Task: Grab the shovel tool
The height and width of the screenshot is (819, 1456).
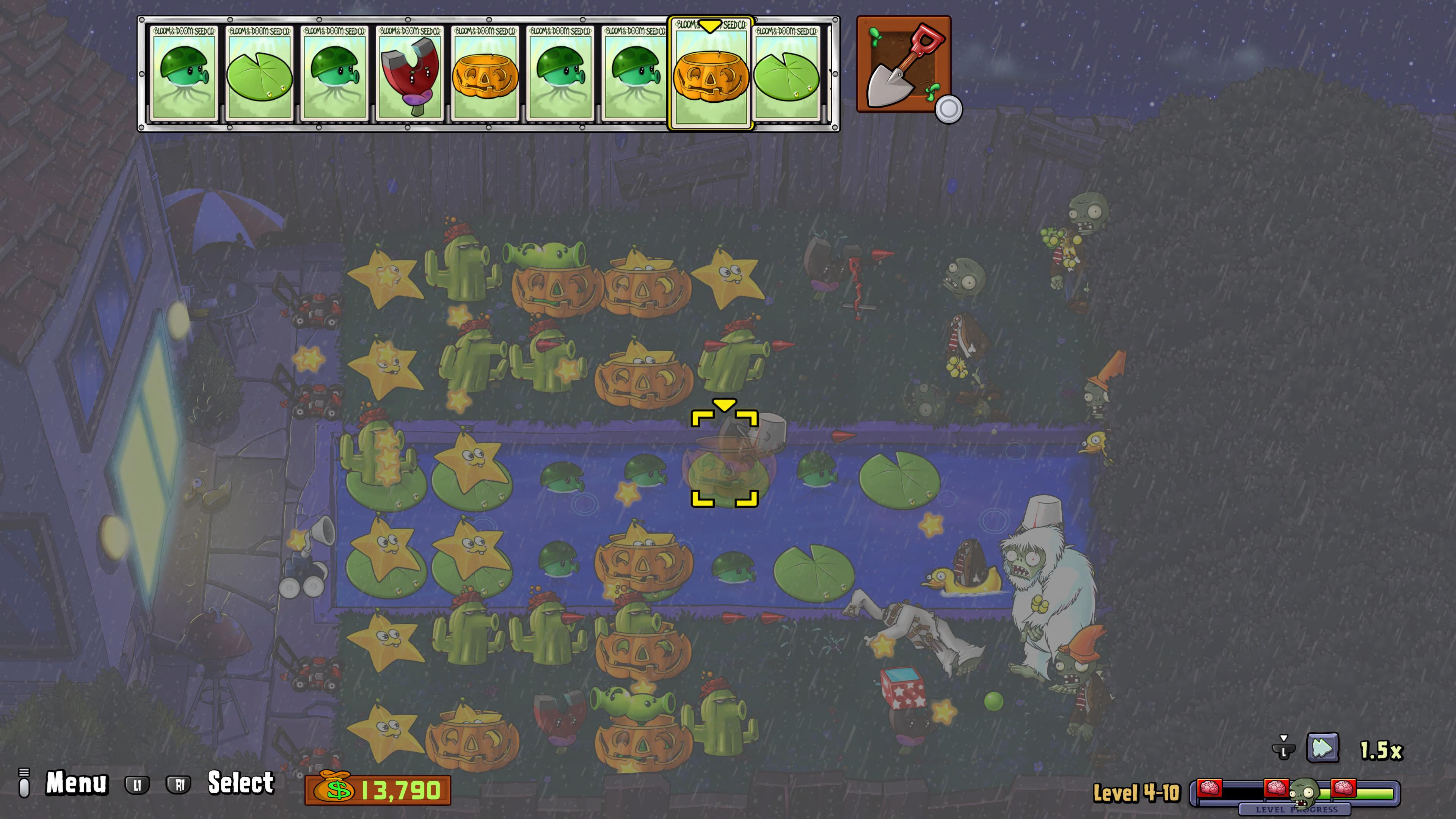Action: click(x=903, y=64)
